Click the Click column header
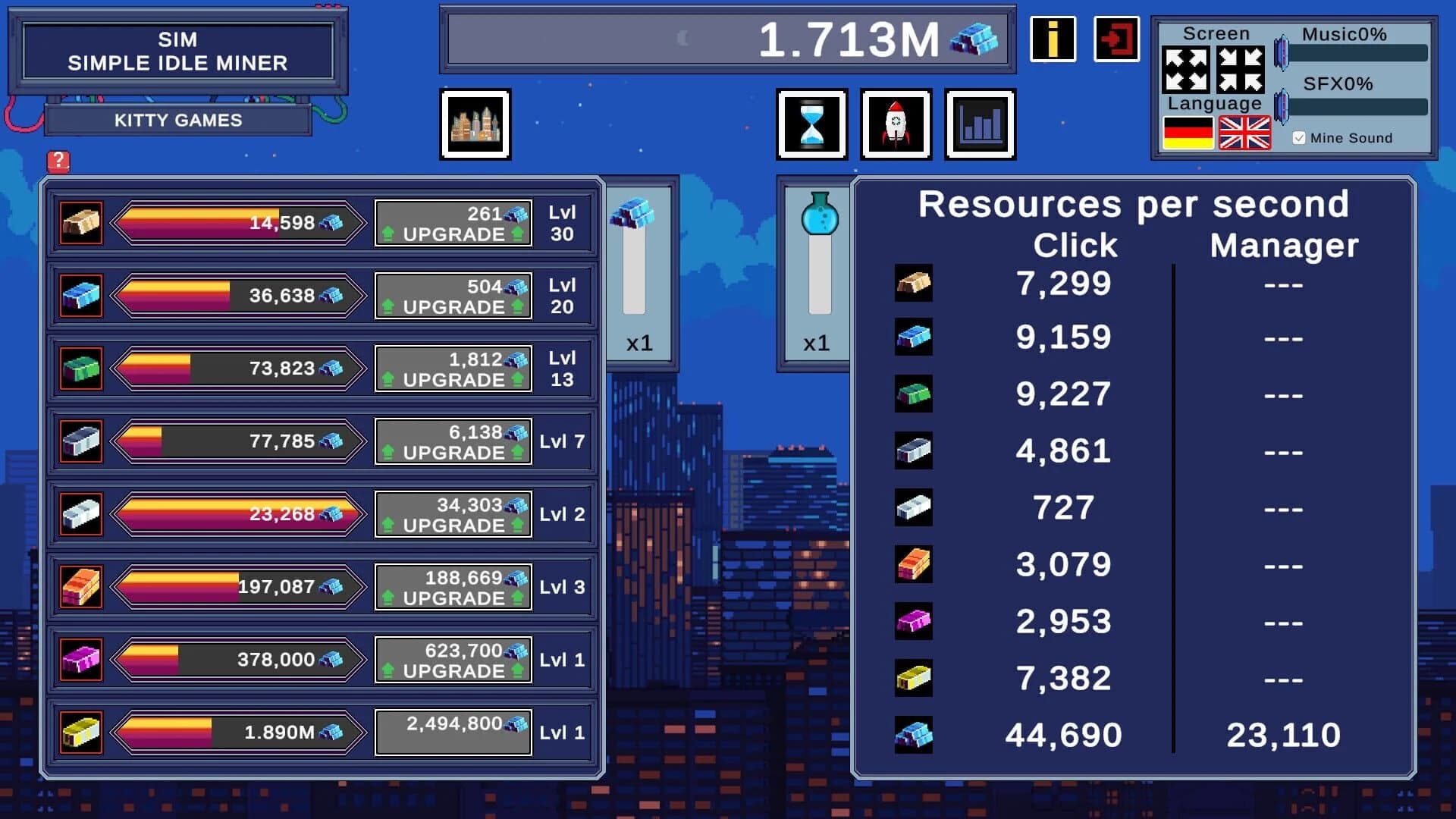The image size is (1456, 819). [x=1075, y=245]
